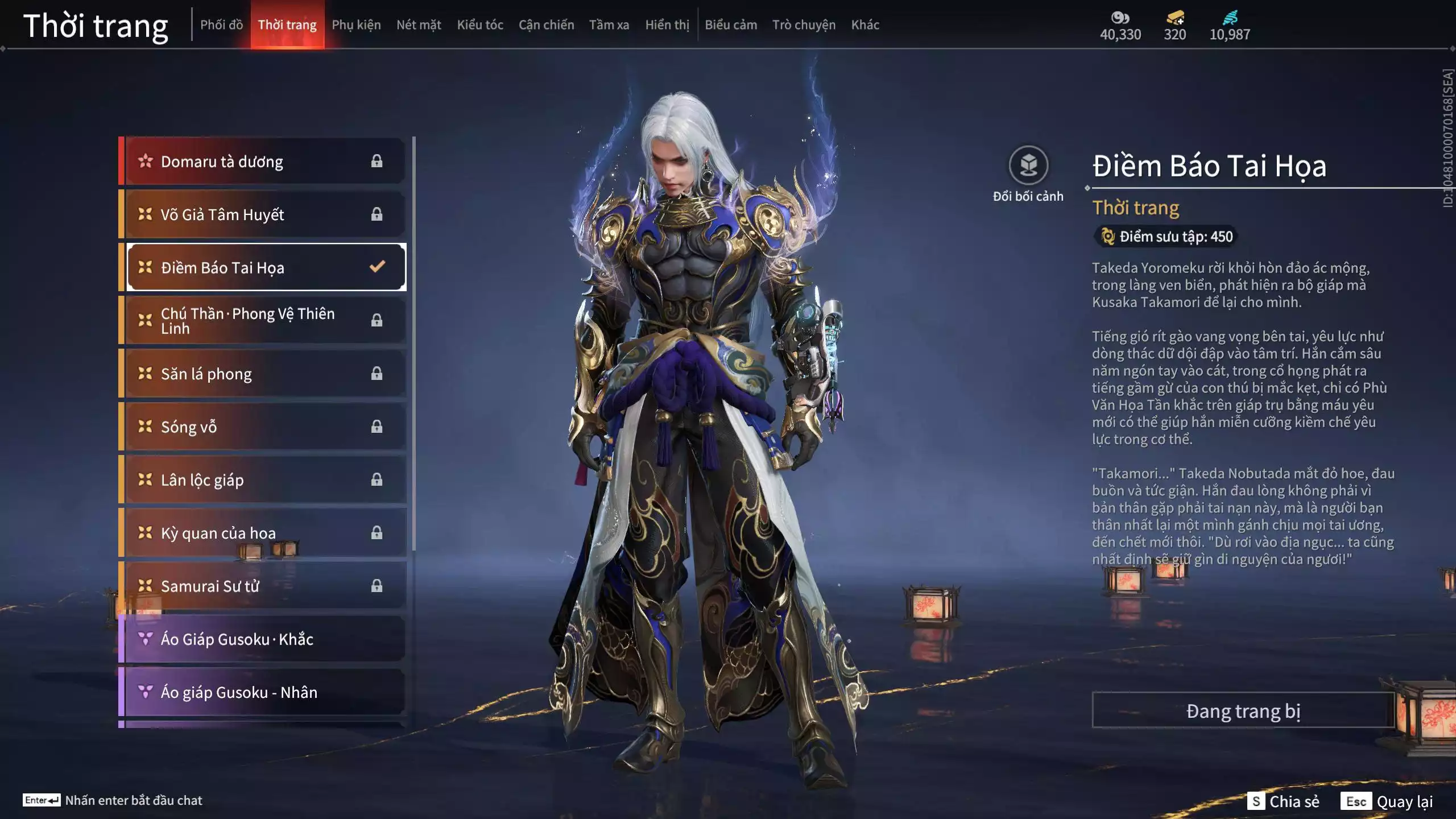Choose Áo Giáp Gusoku Khắc outfit
1456x819 pixels.
pos(264,639)
